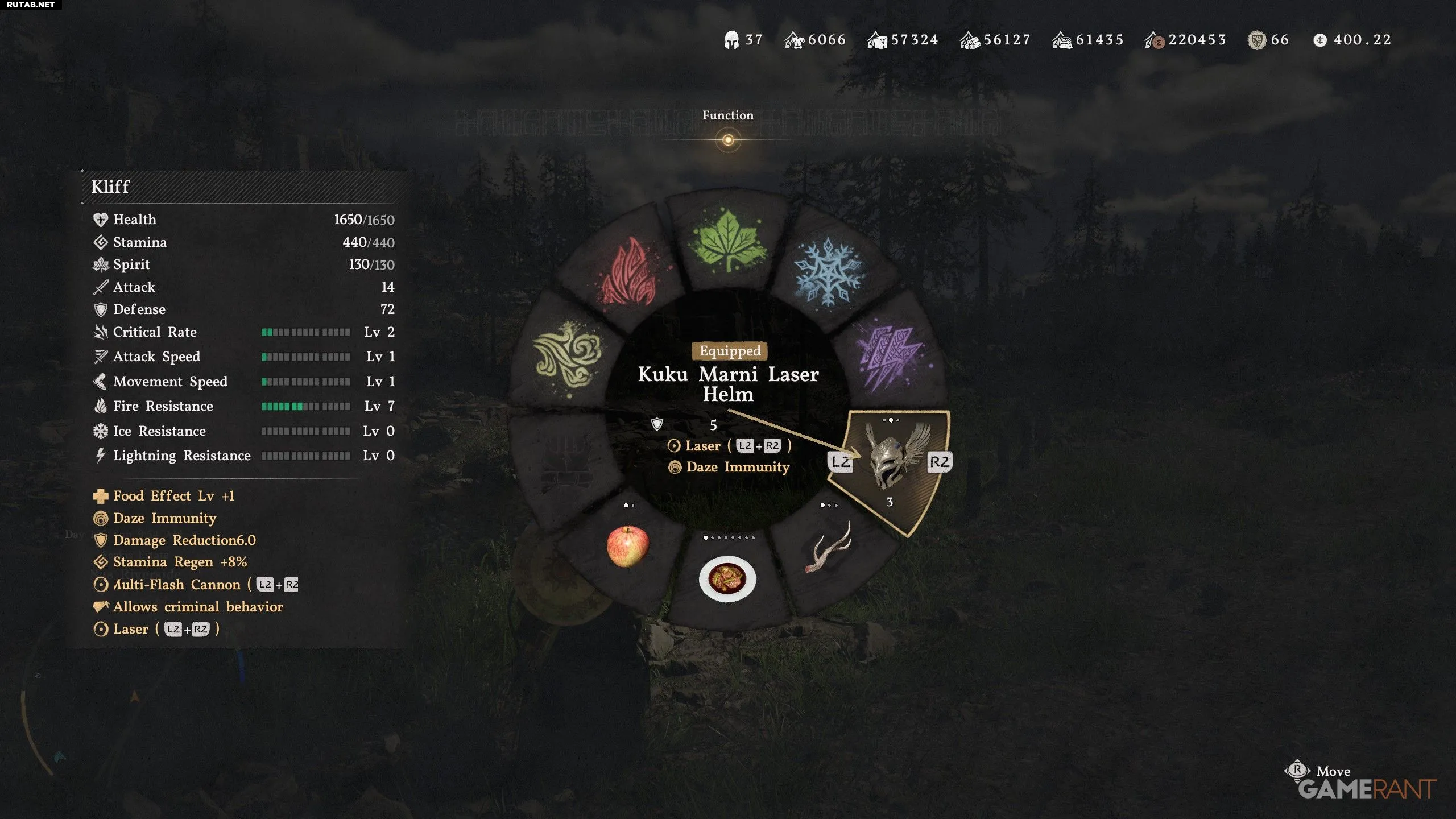Select the cooked food dish slot
The width and height of the screenshot is (1456, 819).
point(727,579)
